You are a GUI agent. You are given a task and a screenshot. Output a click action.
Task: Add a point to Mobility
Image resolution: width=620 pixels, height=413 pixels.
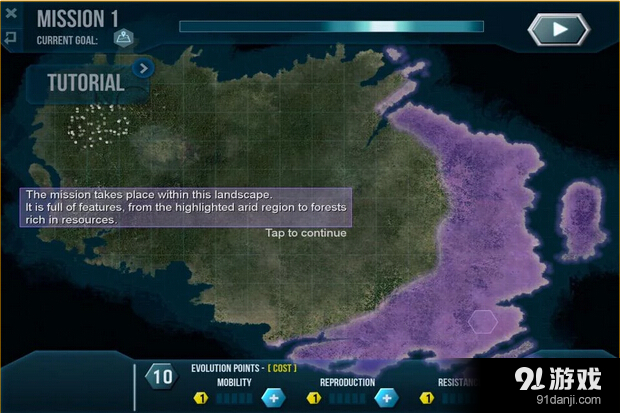tap(273, 398)
